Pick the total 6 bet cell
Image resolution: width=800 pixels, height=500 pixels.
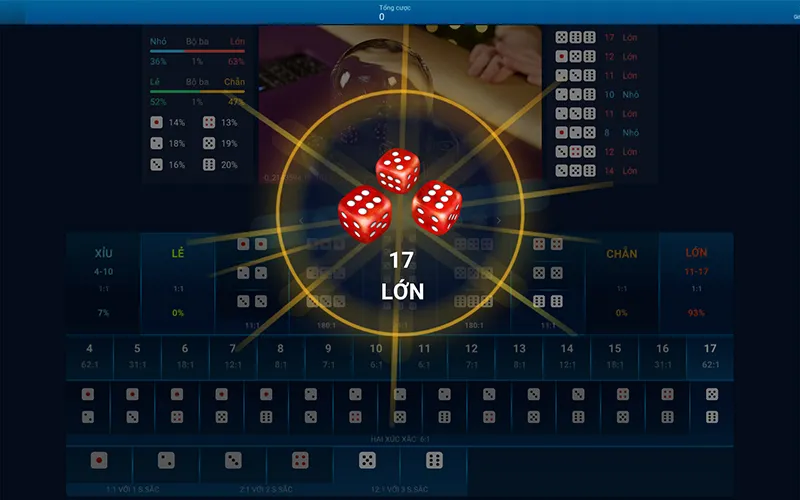pyautogui.click(x=185, y=356)
